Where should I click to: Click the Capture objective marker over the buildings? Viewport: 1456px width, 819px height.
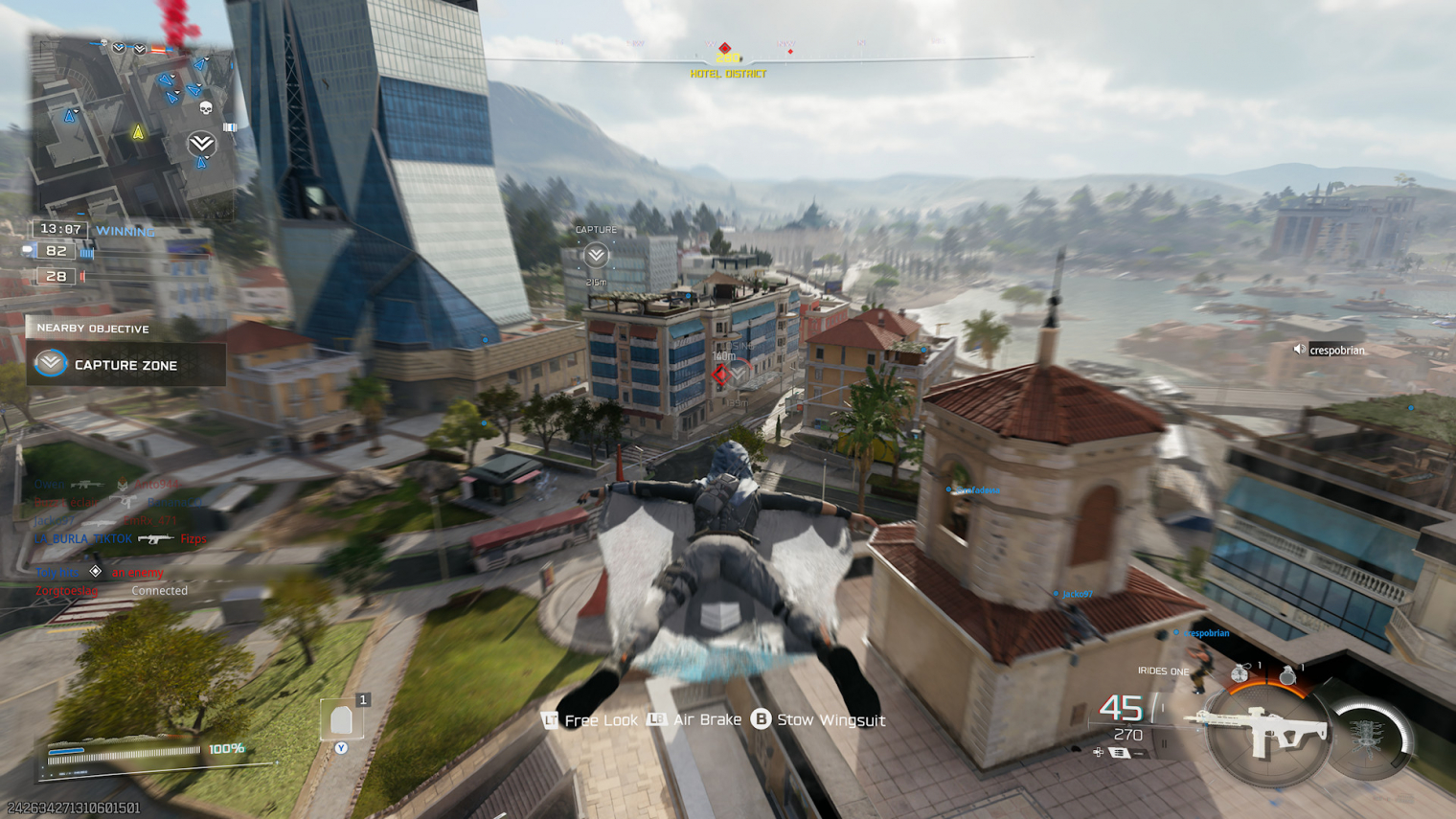596,255
